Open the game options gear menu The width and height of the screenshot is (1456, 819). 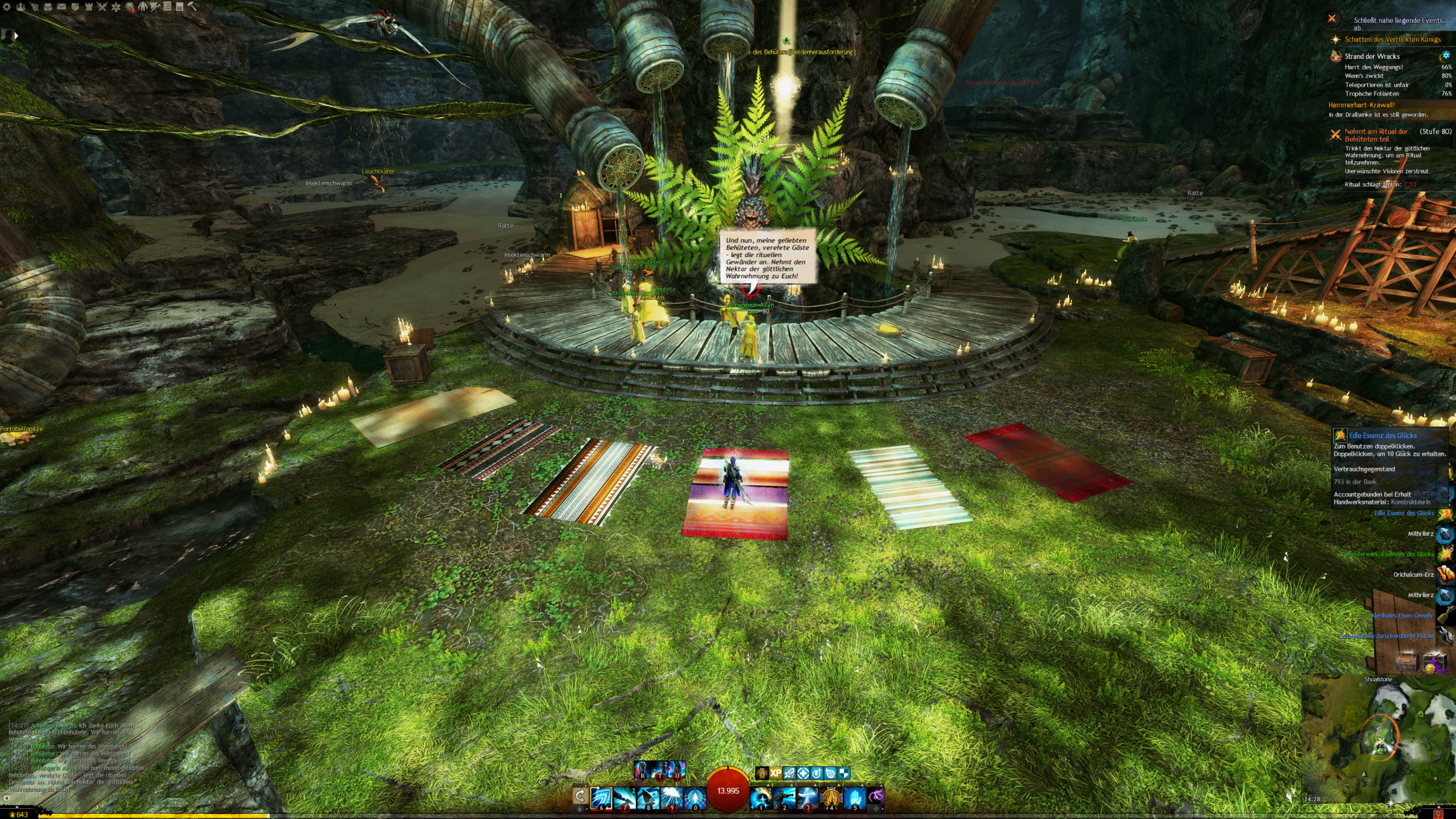[x=7, y=7]
